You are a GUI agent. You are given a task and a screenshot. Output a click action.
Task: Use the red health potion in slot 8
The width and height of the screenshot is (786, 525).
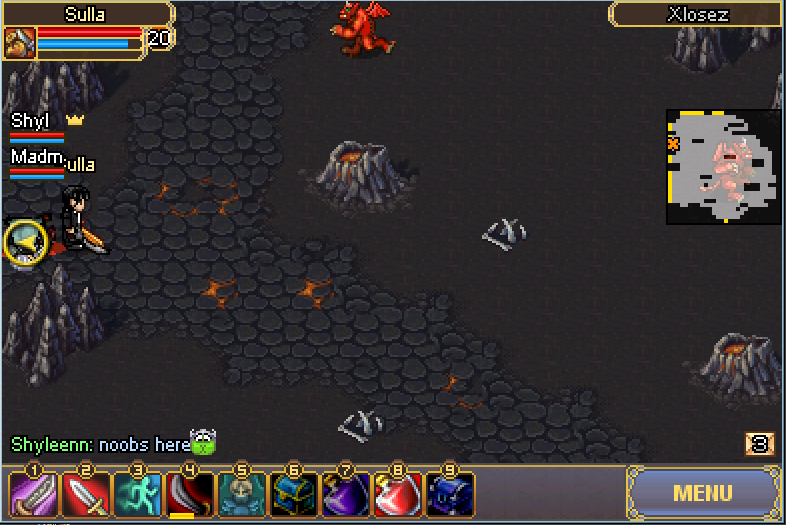[397, 494]
